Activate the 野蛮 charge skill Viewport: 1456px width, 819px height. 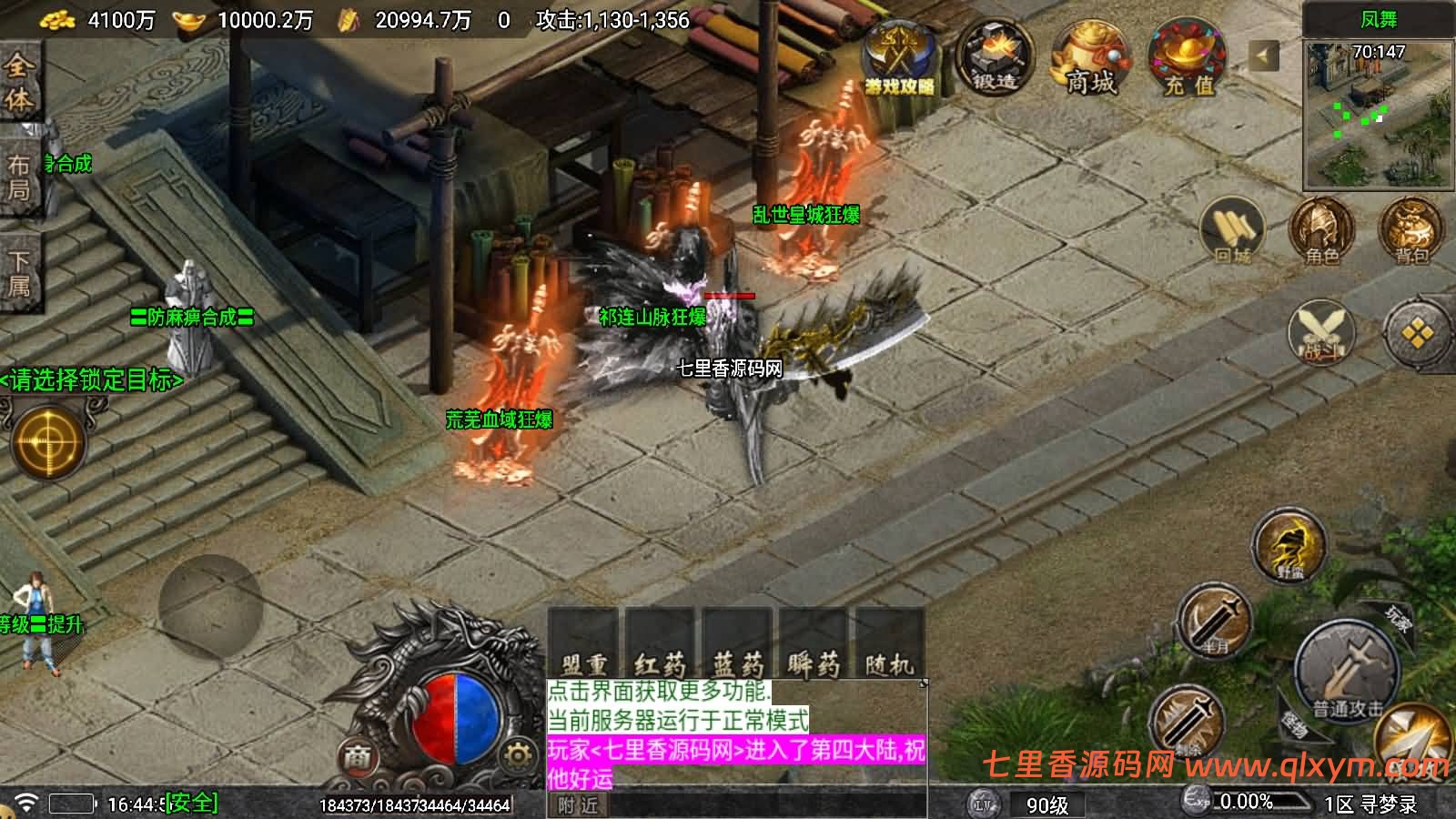pos(1288,546)
